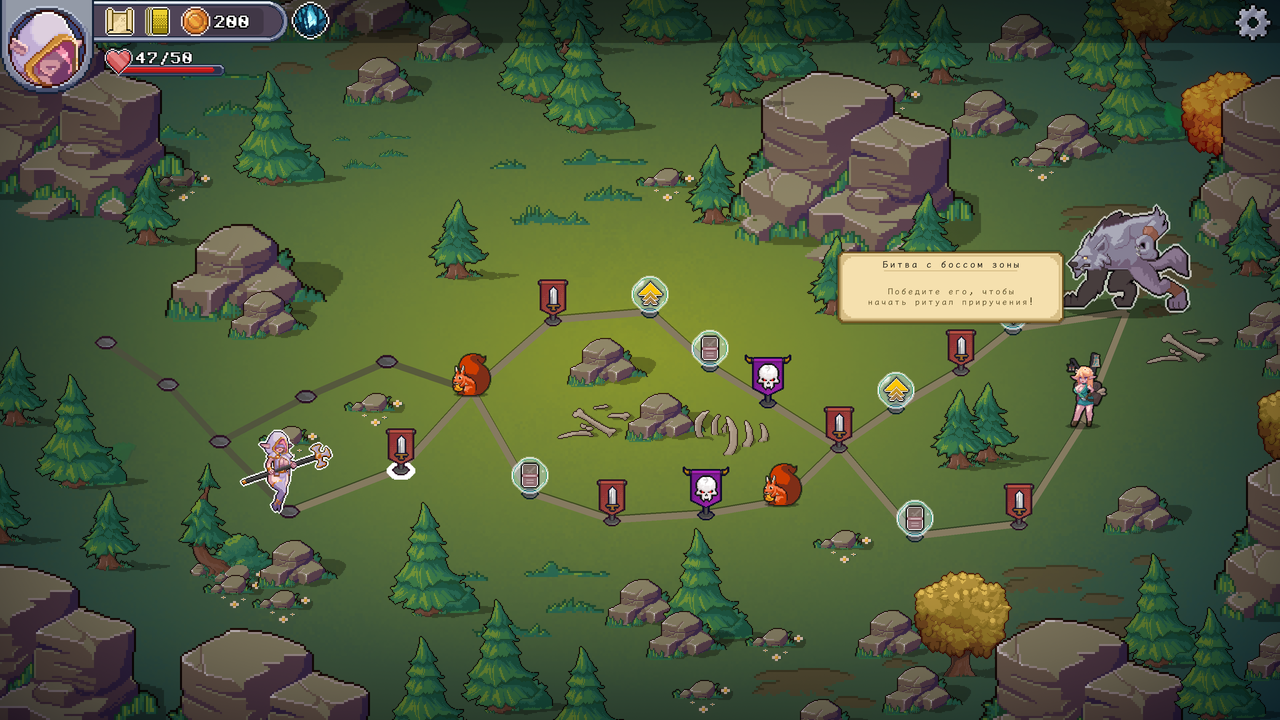Open the hooded hero portrait
1280x720 pixels.
click(46, 45)
